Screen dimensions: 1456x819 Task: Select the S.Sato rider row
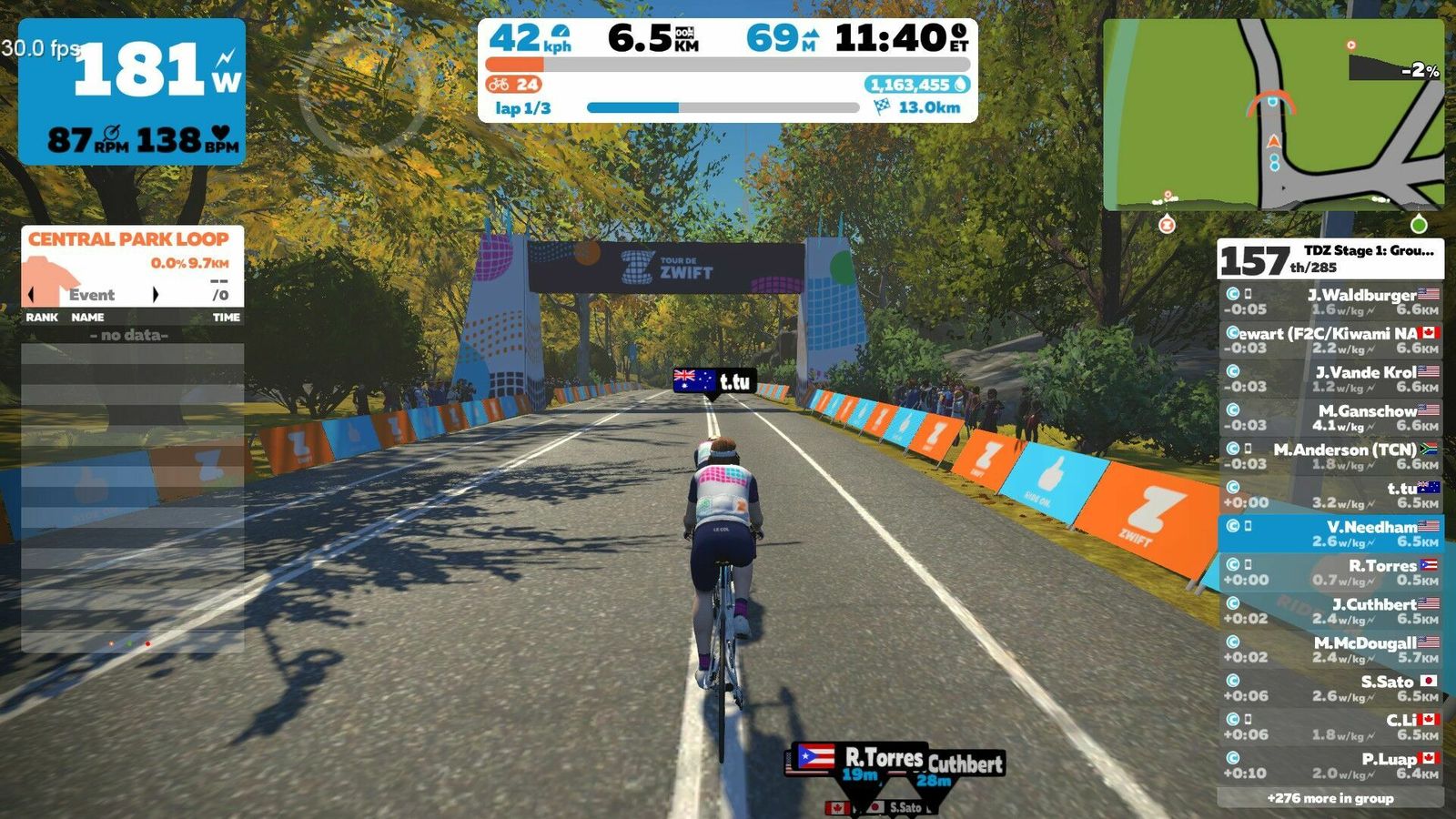coord(1330,688)
